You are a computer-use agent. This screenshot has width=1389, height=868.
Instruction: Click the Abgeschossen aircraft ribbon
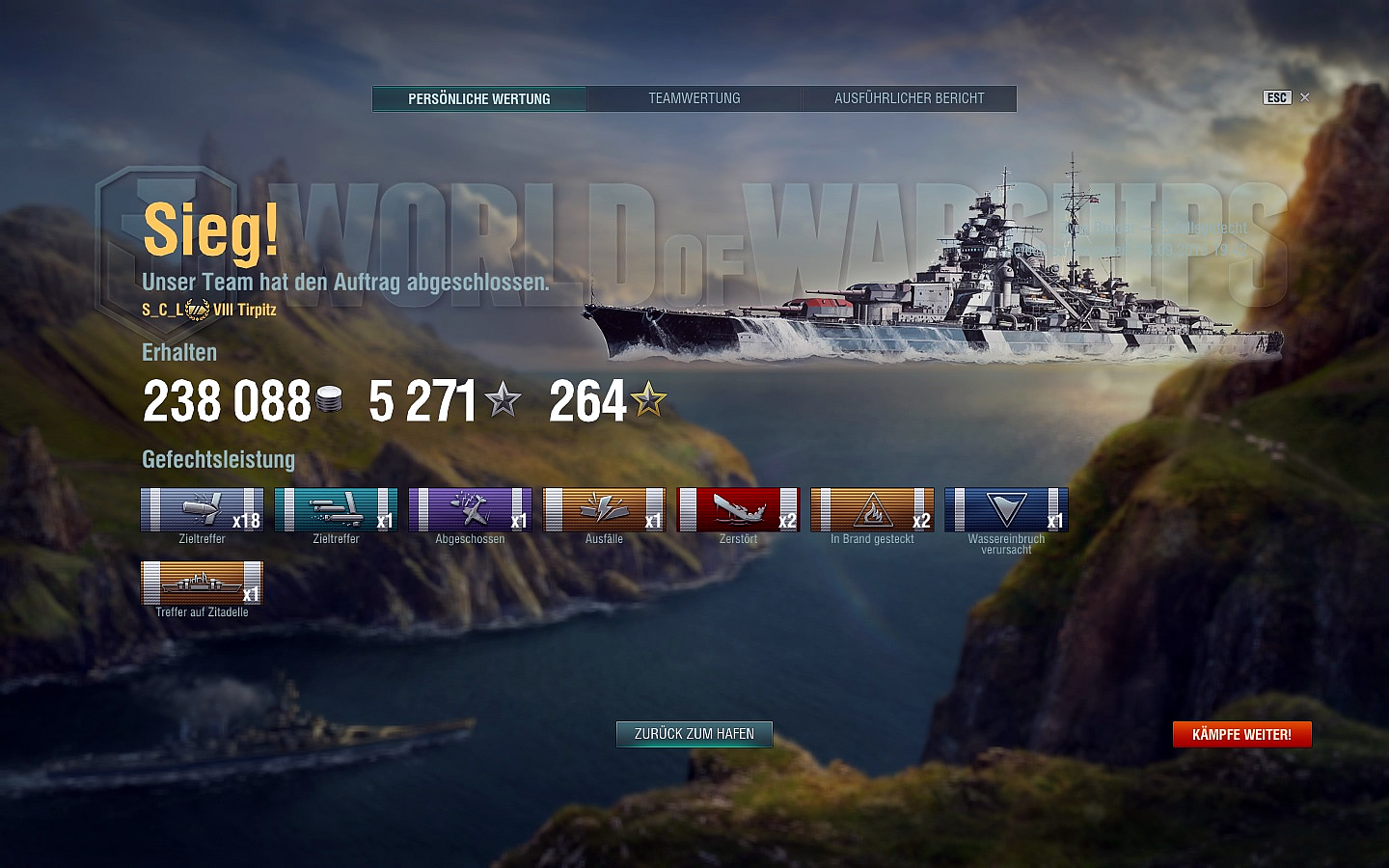(470, 510)
